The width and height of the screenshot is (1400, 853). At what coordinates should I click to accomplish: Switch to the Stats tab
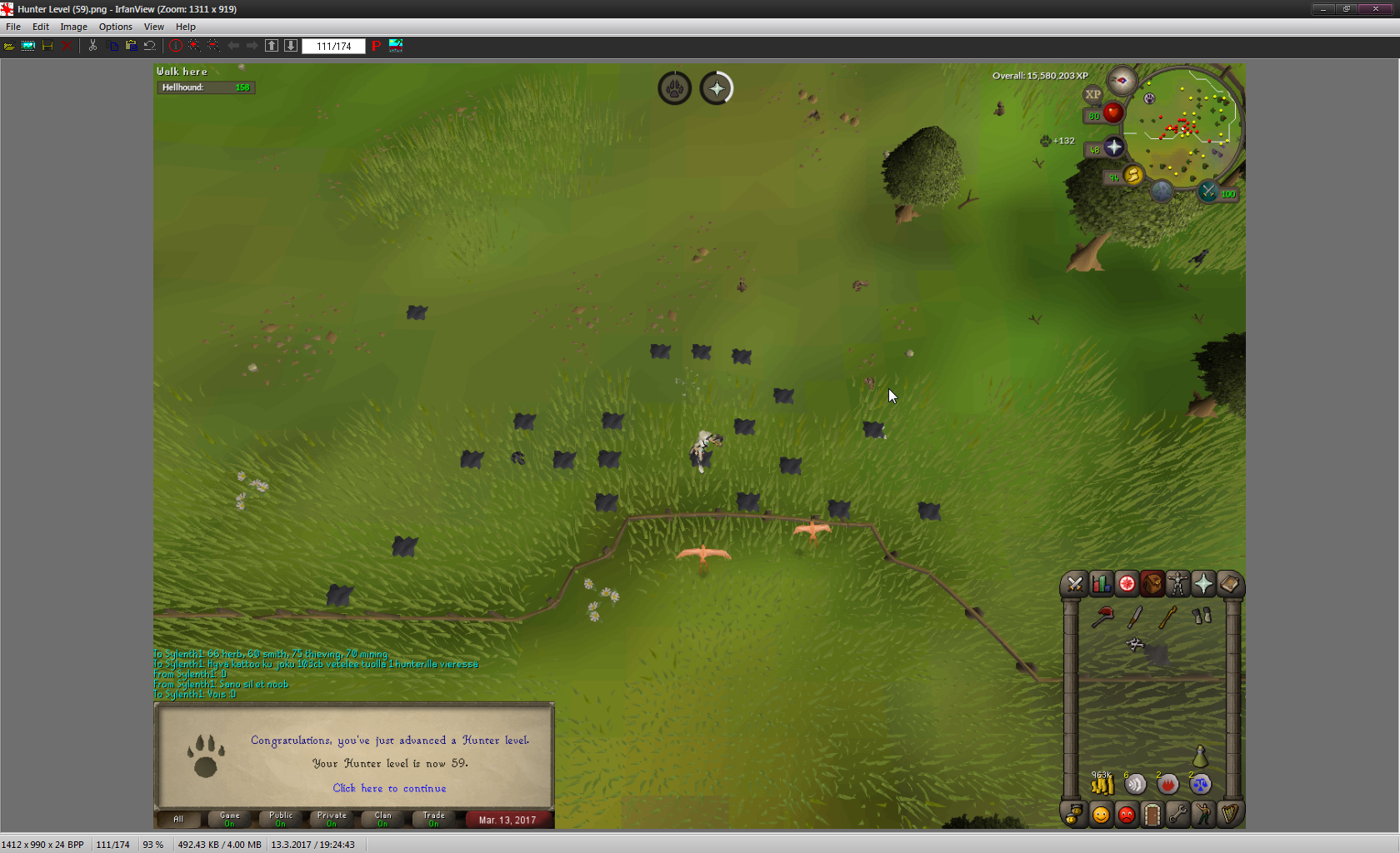(x=1101, y=584)
